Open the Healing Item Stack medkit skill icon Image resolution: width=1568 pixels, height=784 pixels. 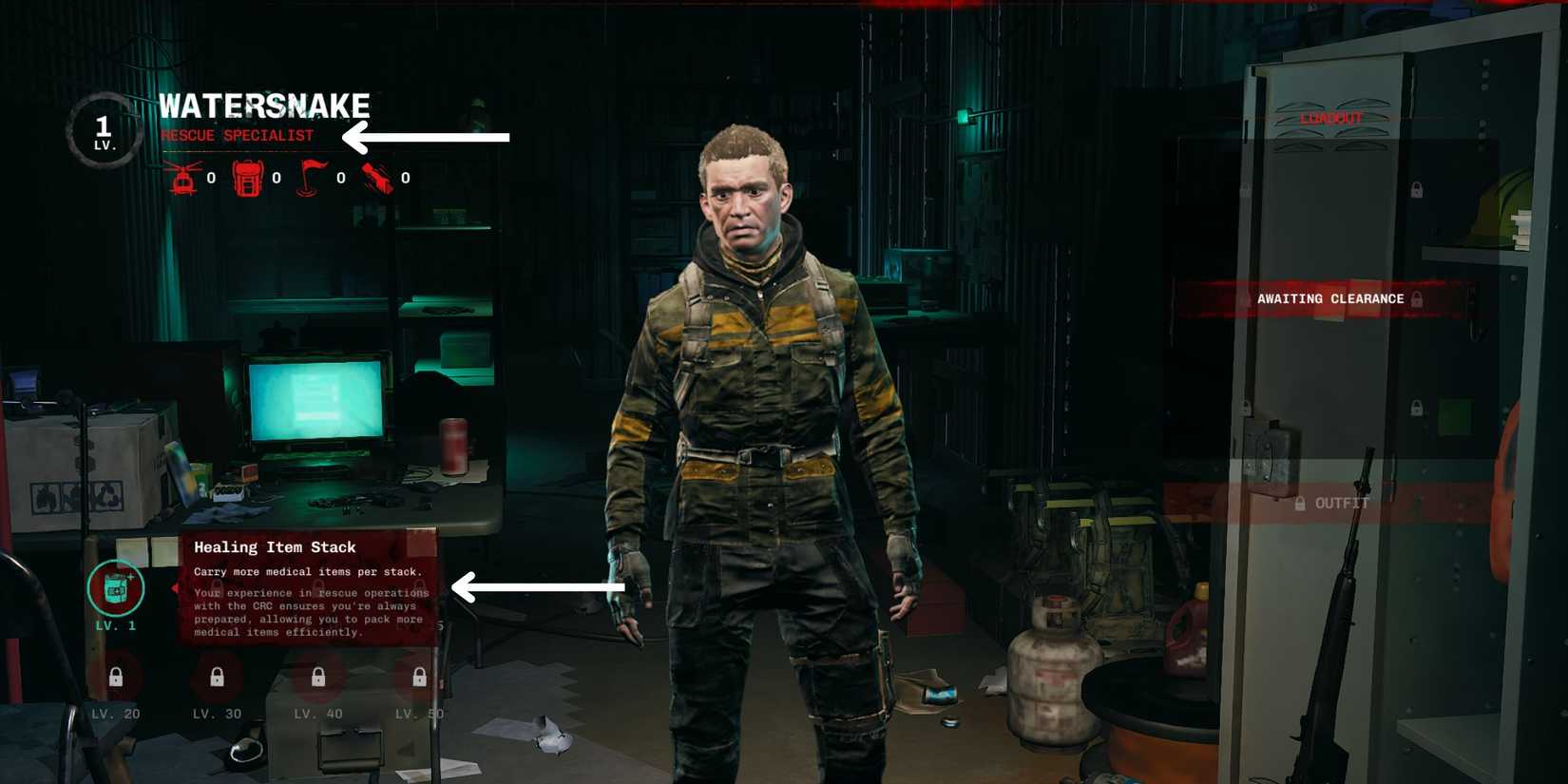pos(116,587)
